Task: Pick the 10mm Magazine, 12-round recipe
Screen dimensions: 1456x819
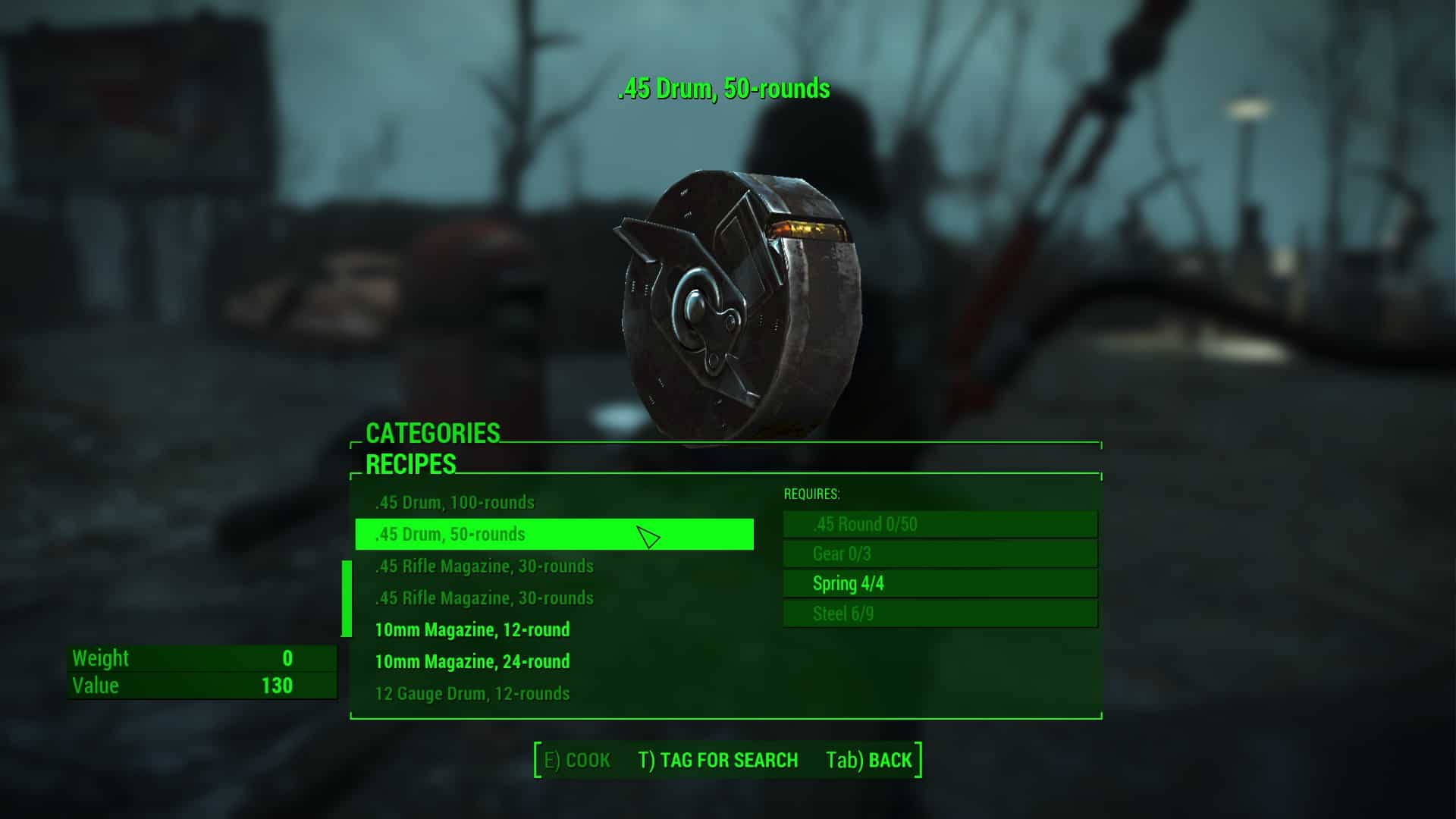Action: tap(472, 630)
